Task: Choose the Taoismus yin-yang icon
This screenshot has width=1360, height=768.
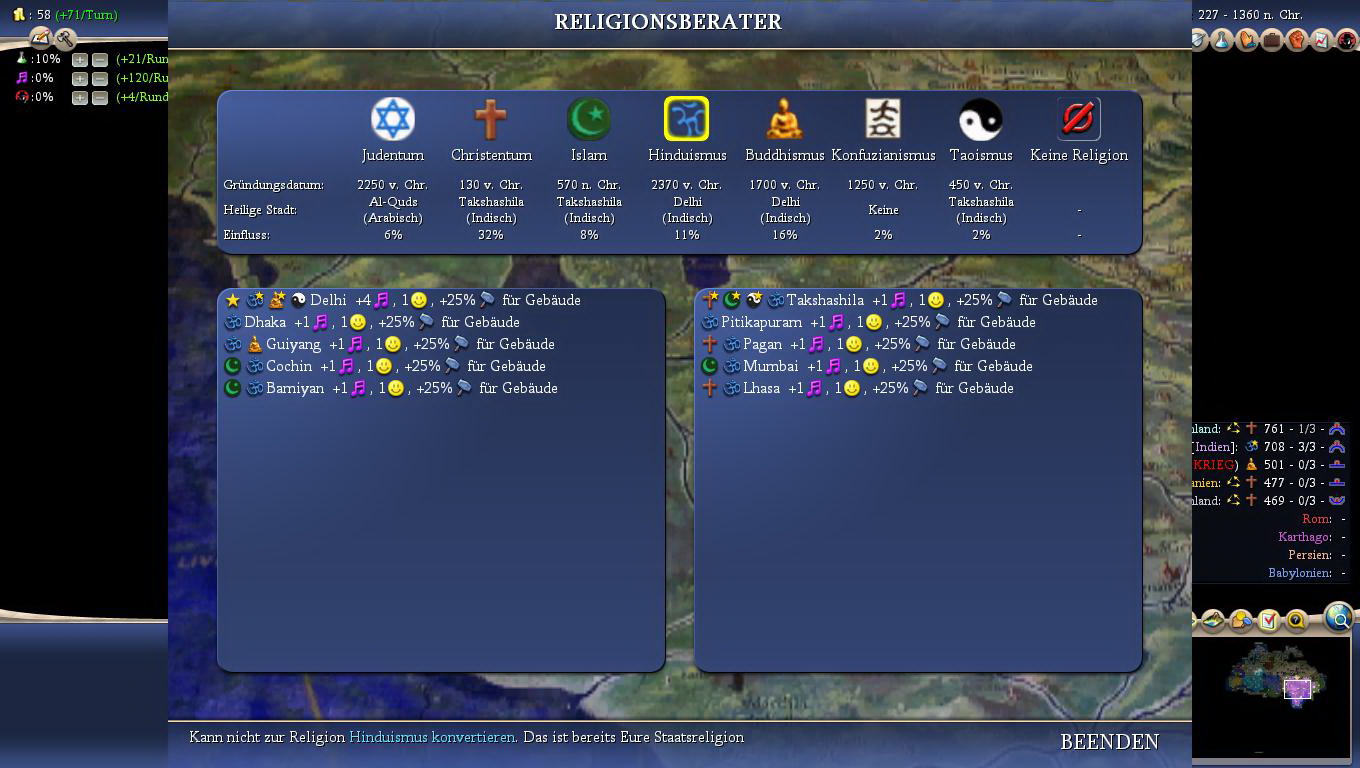Action: click(x=981, y=120)
